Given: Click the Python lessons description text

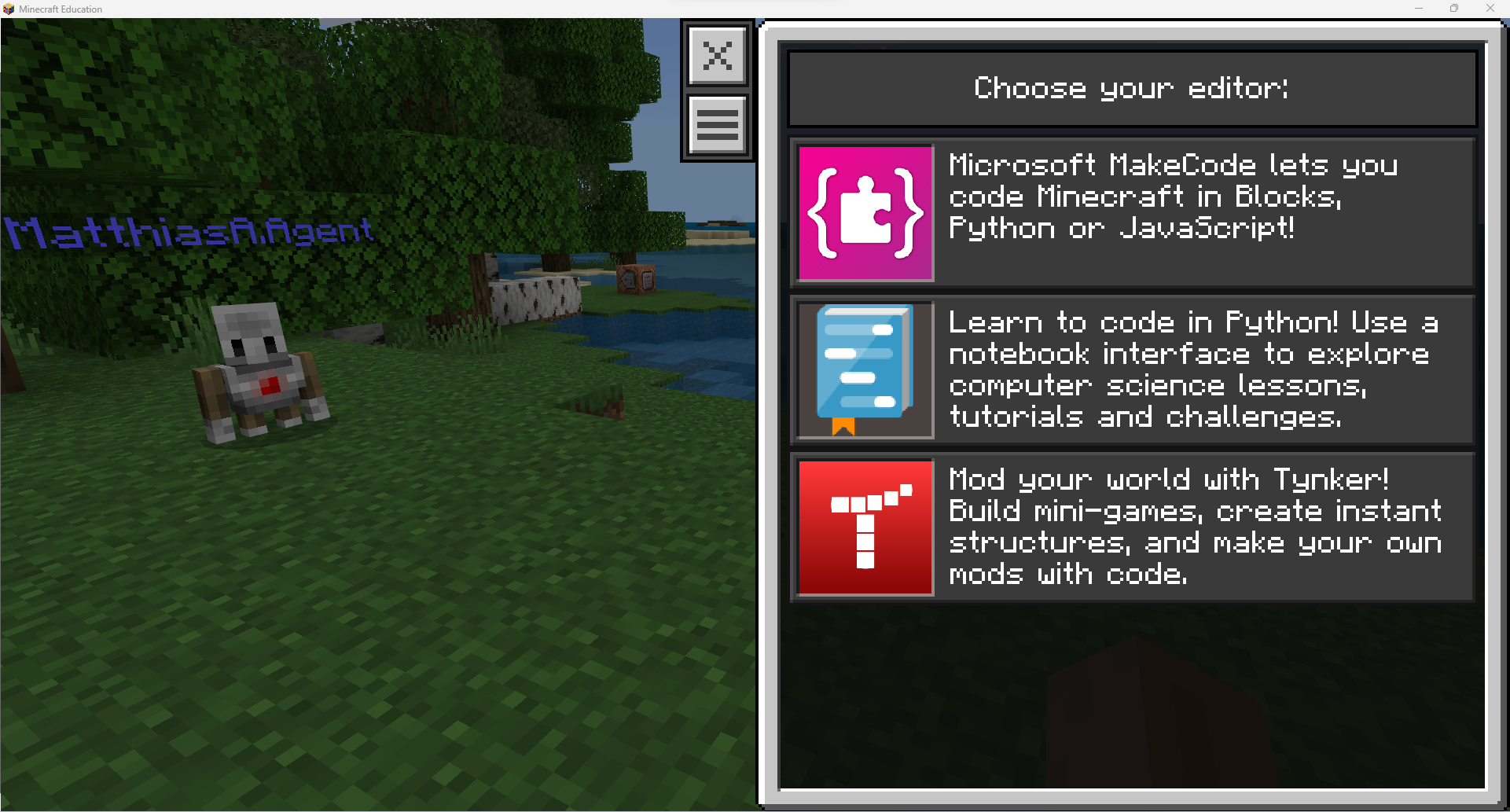Looking at the screenshot, I should [x=1193, y=369].
